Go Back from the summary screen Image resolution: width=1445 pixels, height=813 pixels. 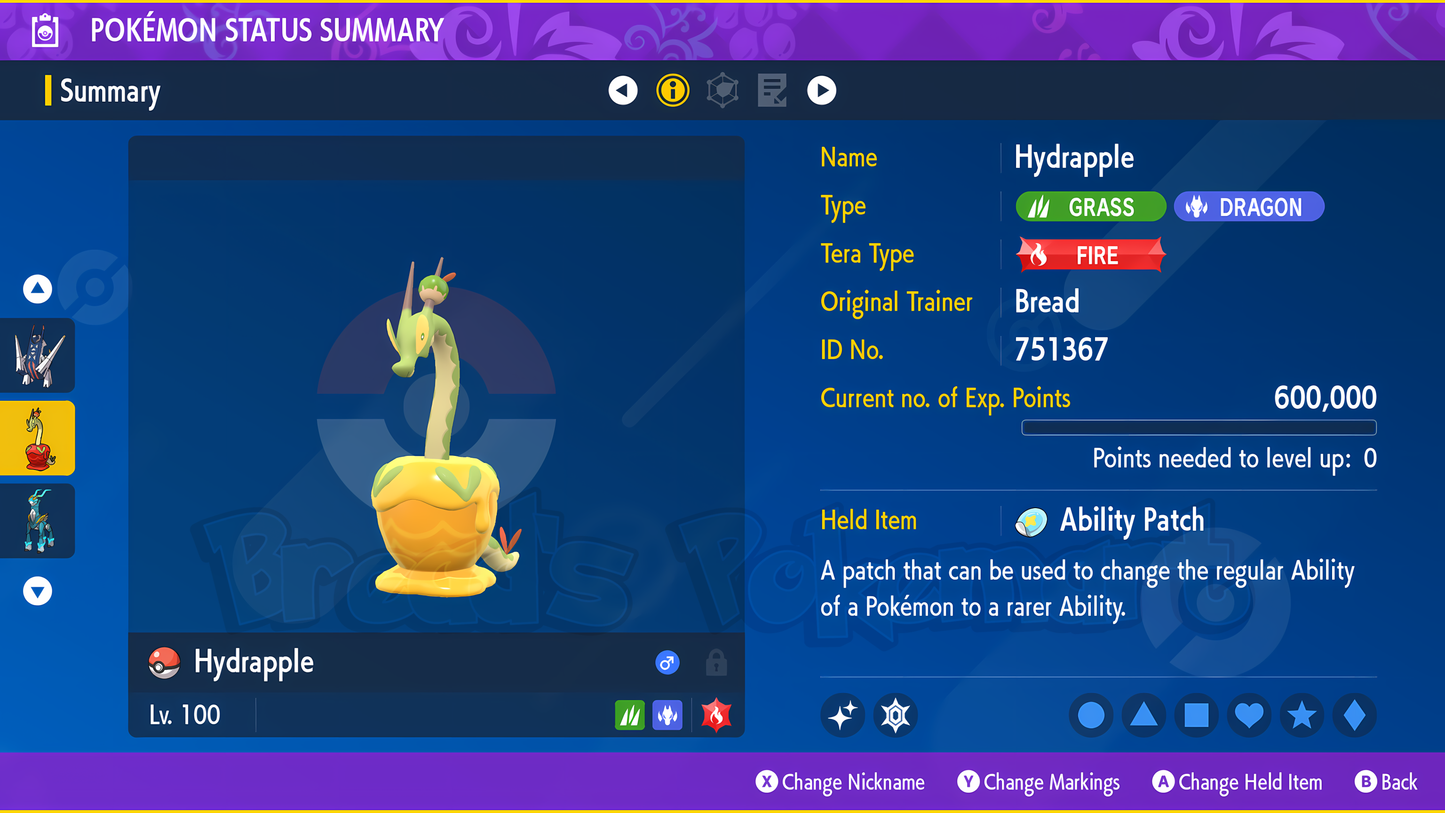pyautogui.click(x=1386, y=782)
